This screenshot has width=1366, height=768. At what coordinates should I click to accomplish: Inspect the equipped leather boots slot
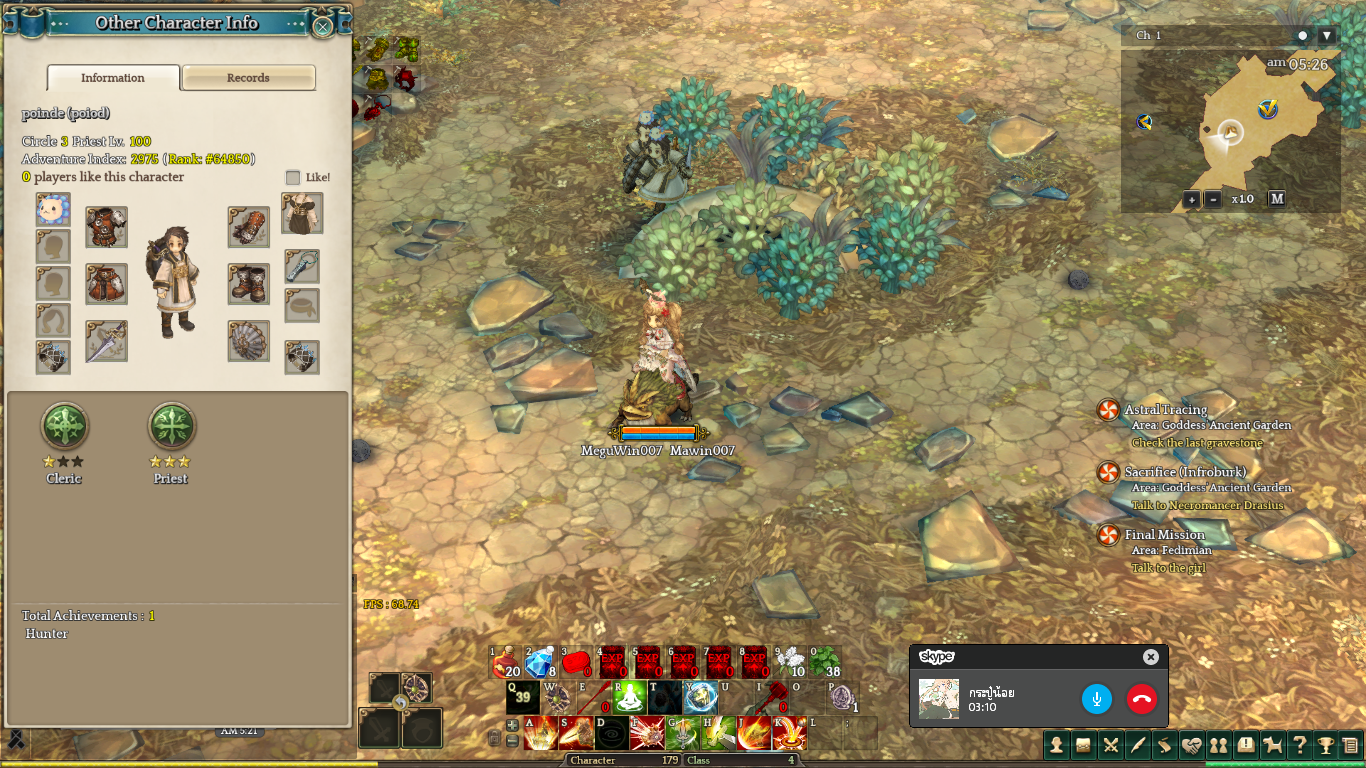(x=248, y=284)
